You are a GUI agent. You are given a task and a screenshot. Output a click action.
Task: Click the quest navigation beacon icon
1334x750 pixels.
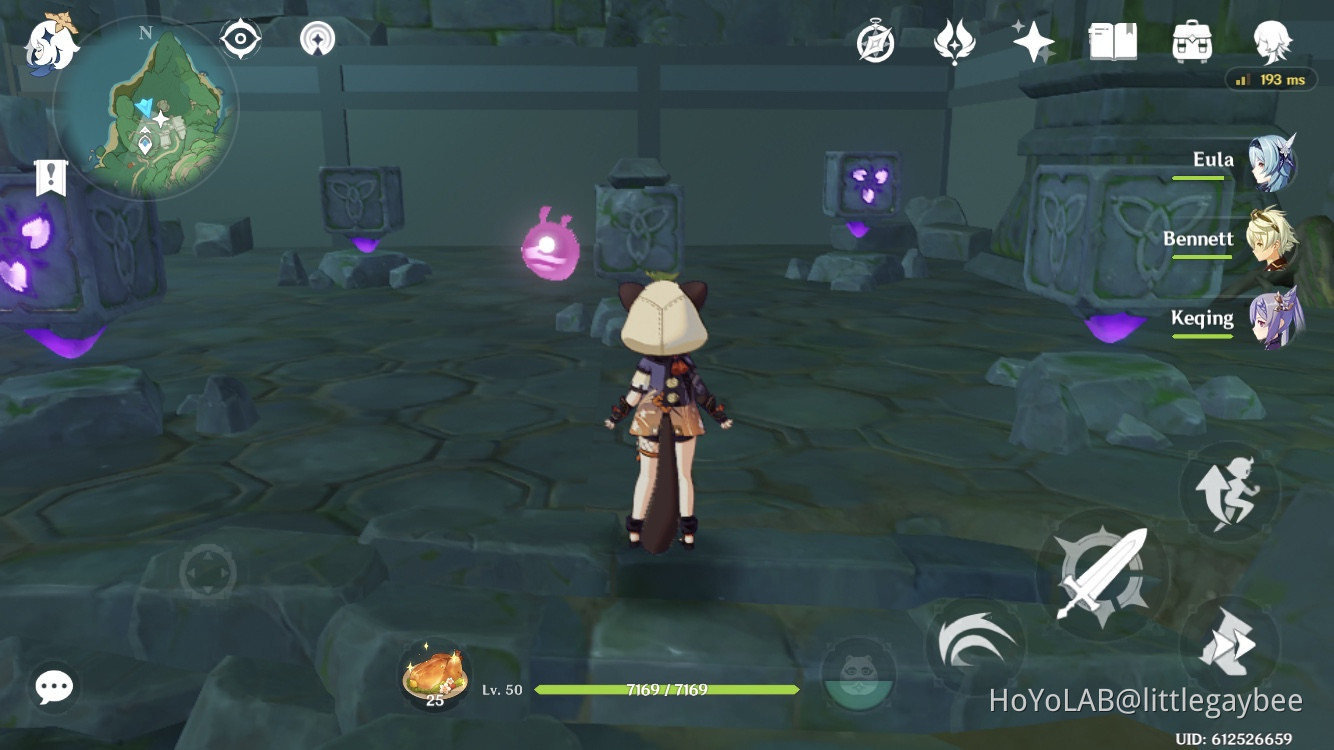[317, 37]
